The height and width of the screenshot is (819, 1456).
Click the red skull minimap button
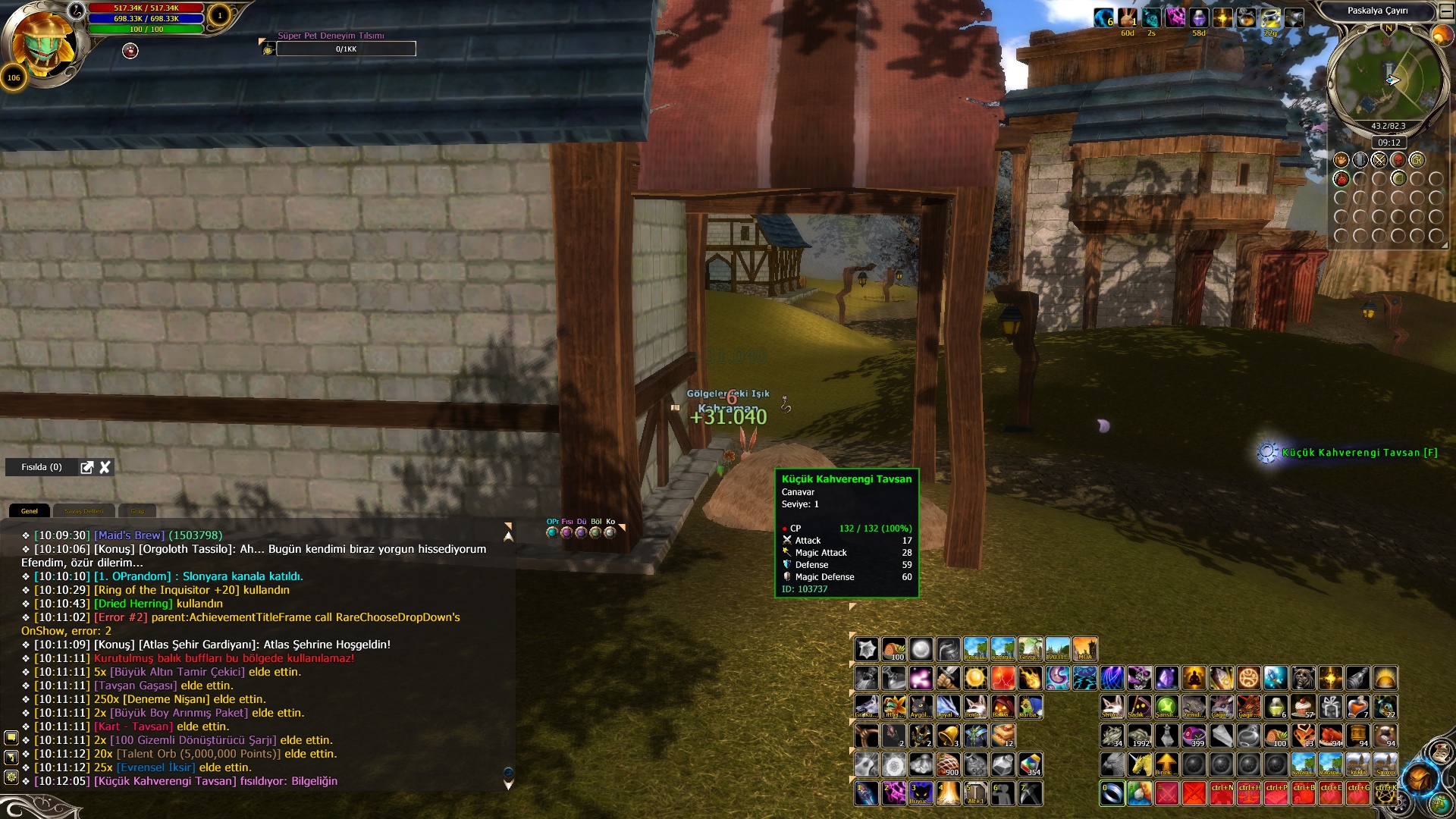click(x=1398, y=160)
